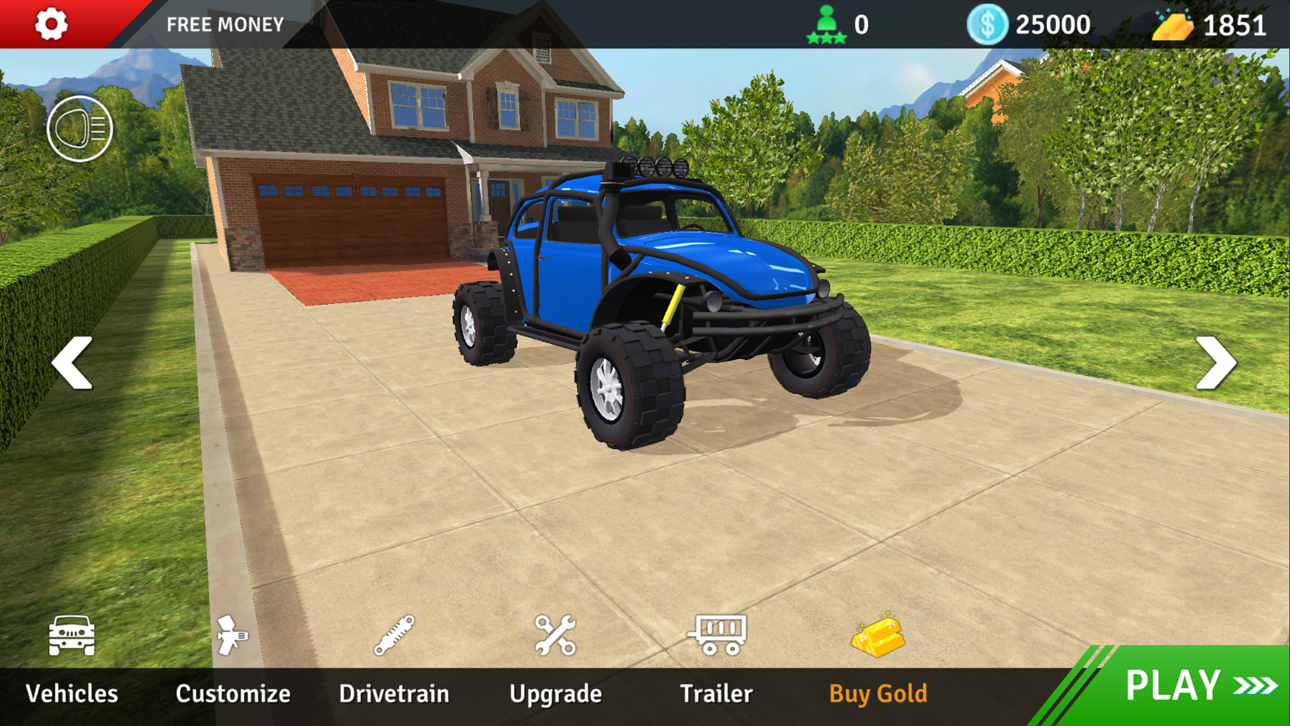Open the FREE MONEY offer
Image resolution: width=1290 pixels, height=726 pixels.
(224, 24)
